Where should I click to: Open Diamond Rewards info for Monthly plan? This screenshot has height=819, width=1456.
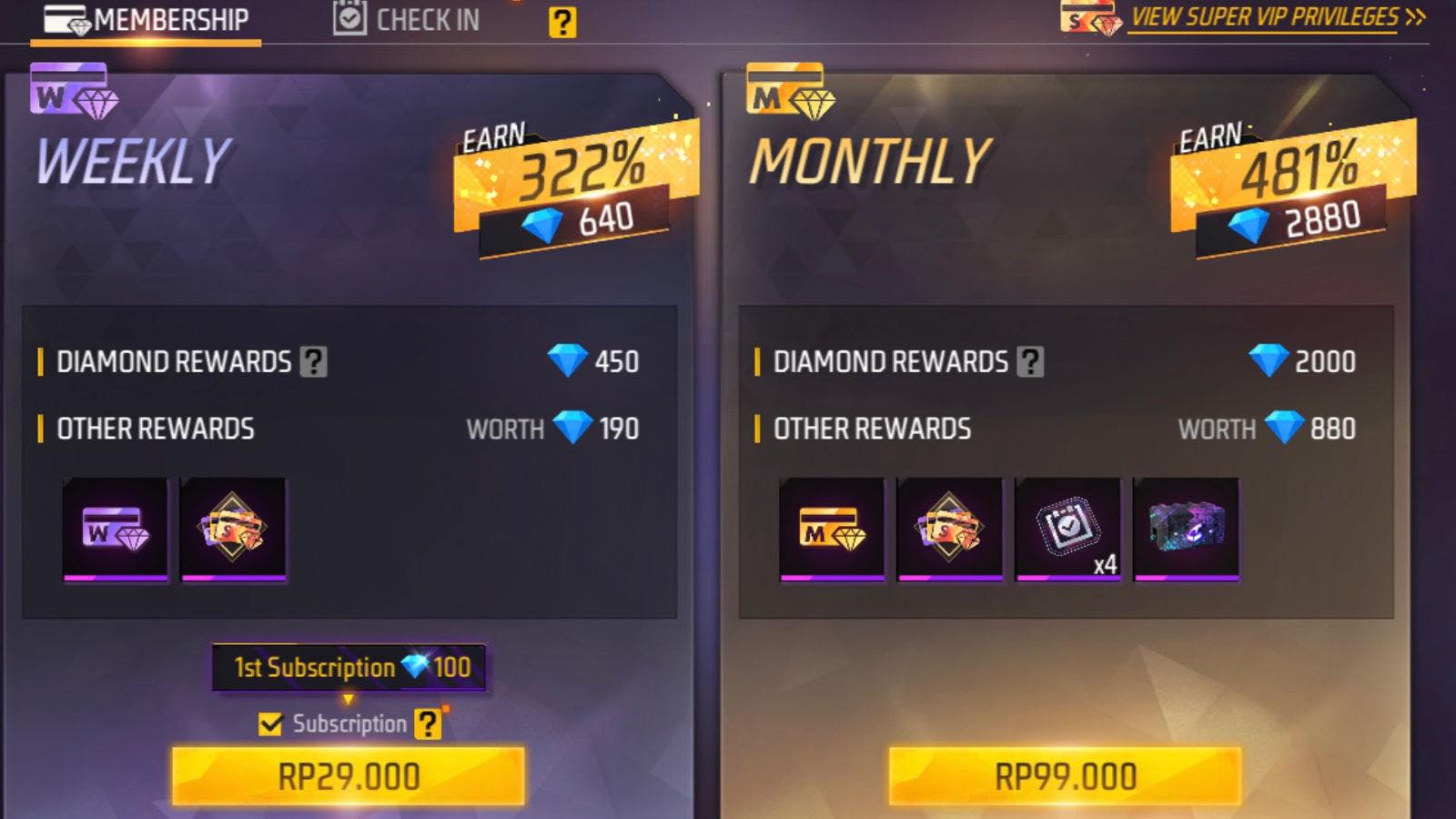[1029, 362]
